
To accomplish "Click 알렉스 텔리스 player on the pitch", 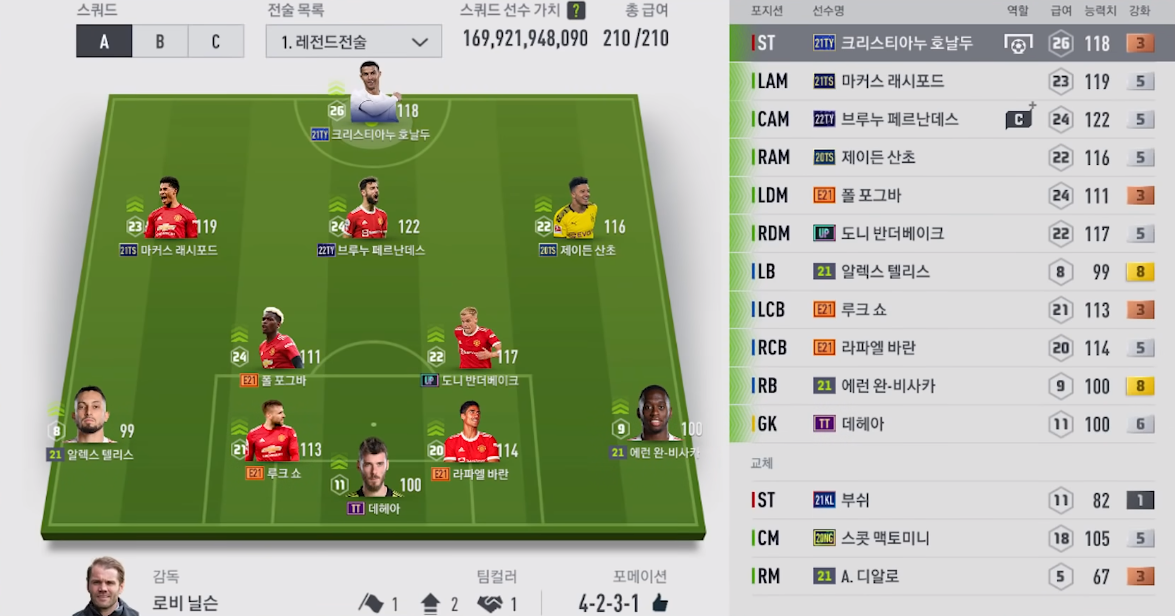I will coord(90,416).
